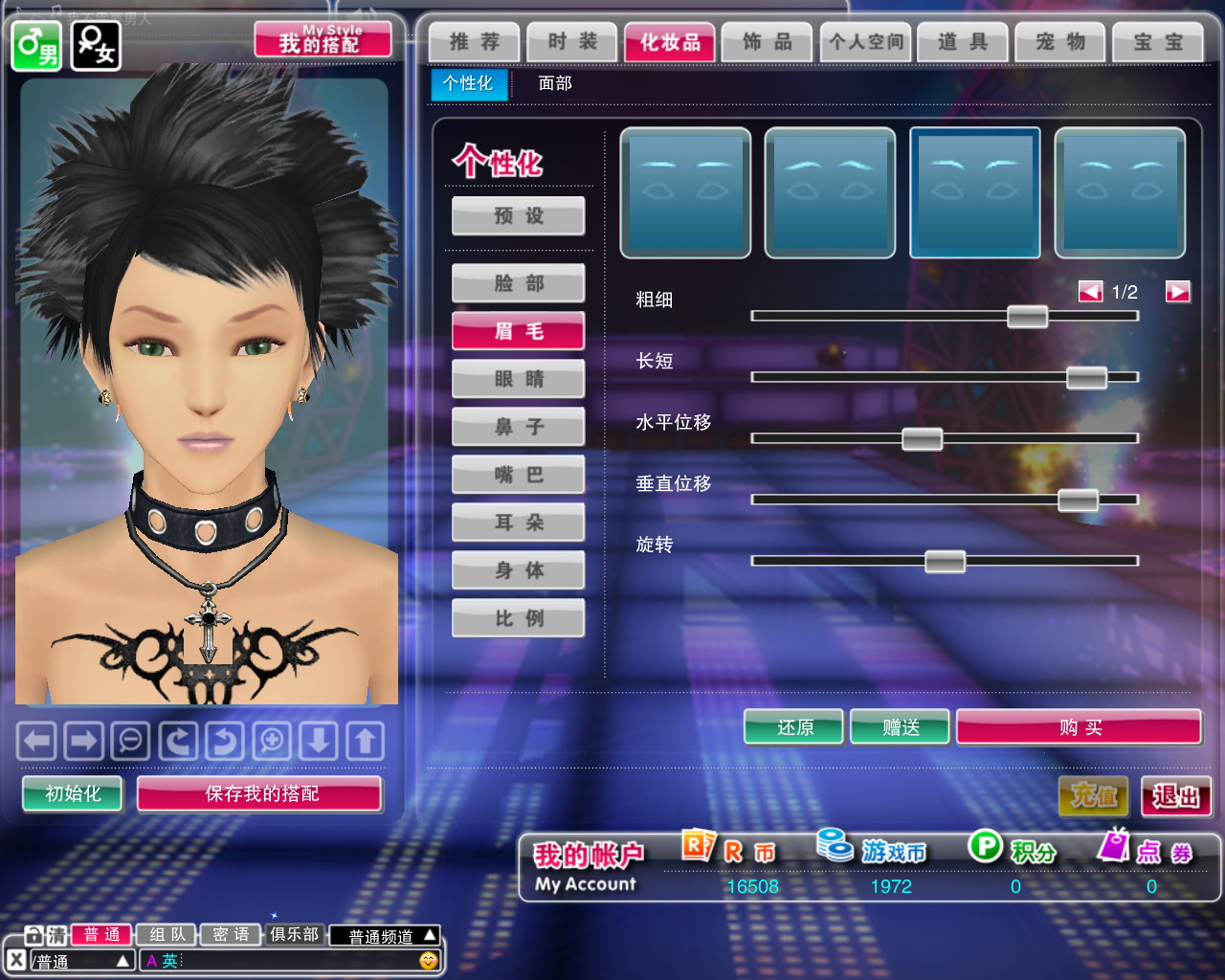This screenshot has height=980, width=1225.
Task: Reset character with 初始化 button
Action: [x=73, y=793]
